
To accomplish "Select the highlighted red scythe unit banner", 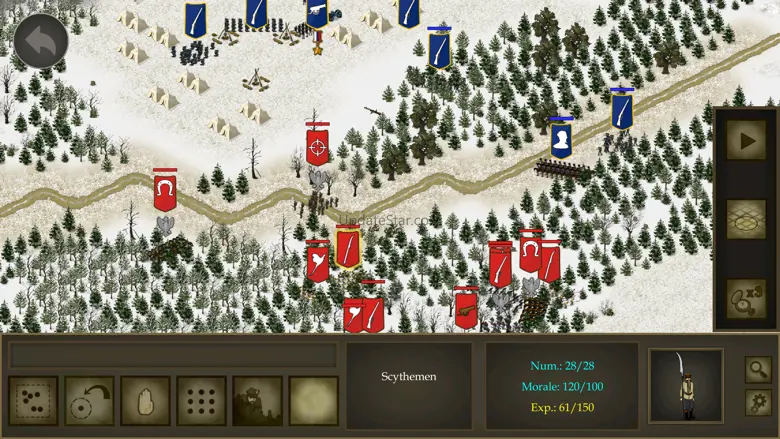I will click(x=348, y=247).
